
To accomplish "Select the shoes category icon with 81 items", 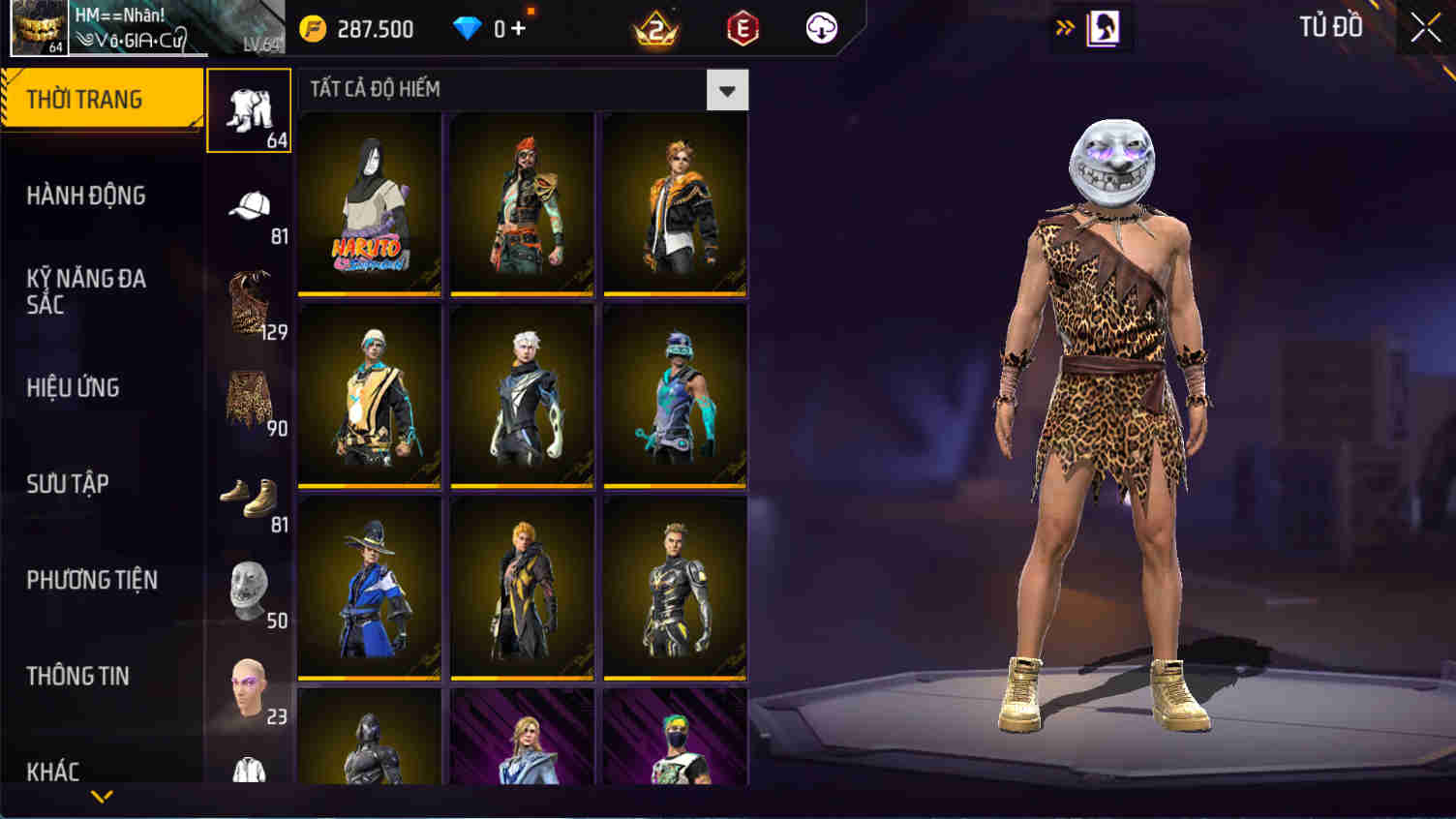I will tap(249, 497).
